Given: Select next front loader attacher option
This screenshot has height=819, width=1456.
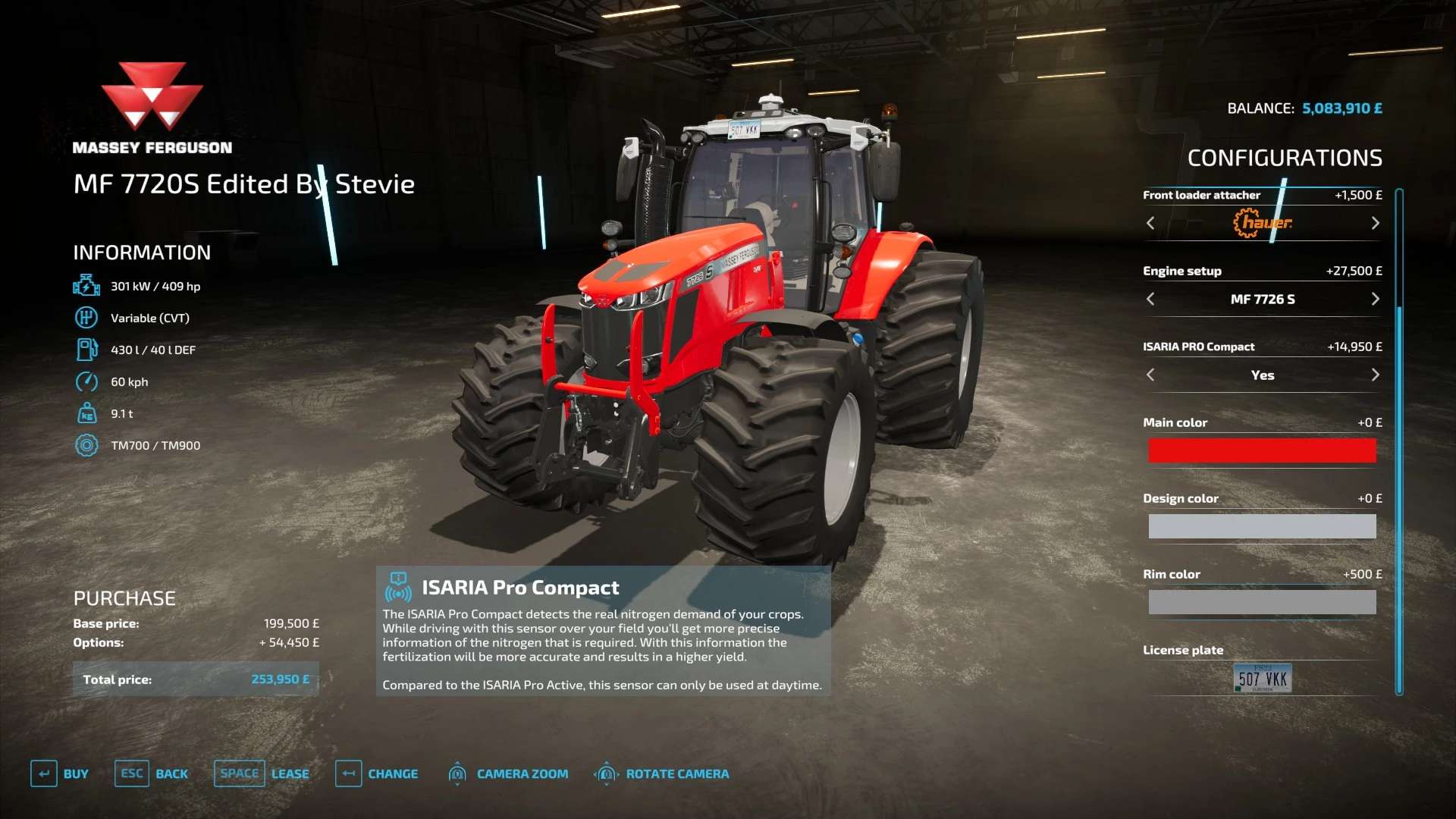Looking at the screenshot, I should pyautogui.click(x=1375, y=223).
